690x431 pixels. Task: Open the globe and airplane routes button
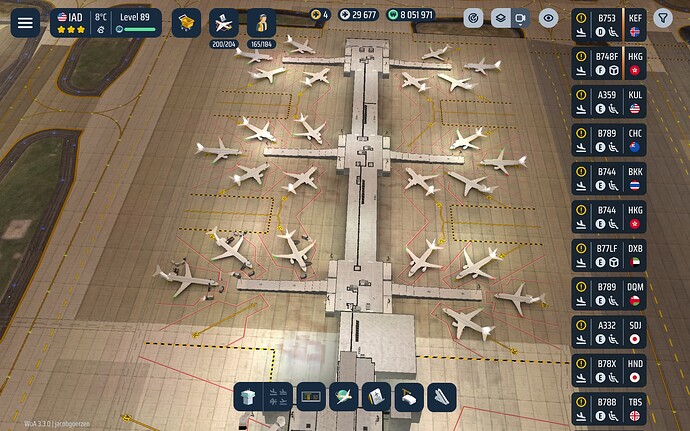click(344, 397)
